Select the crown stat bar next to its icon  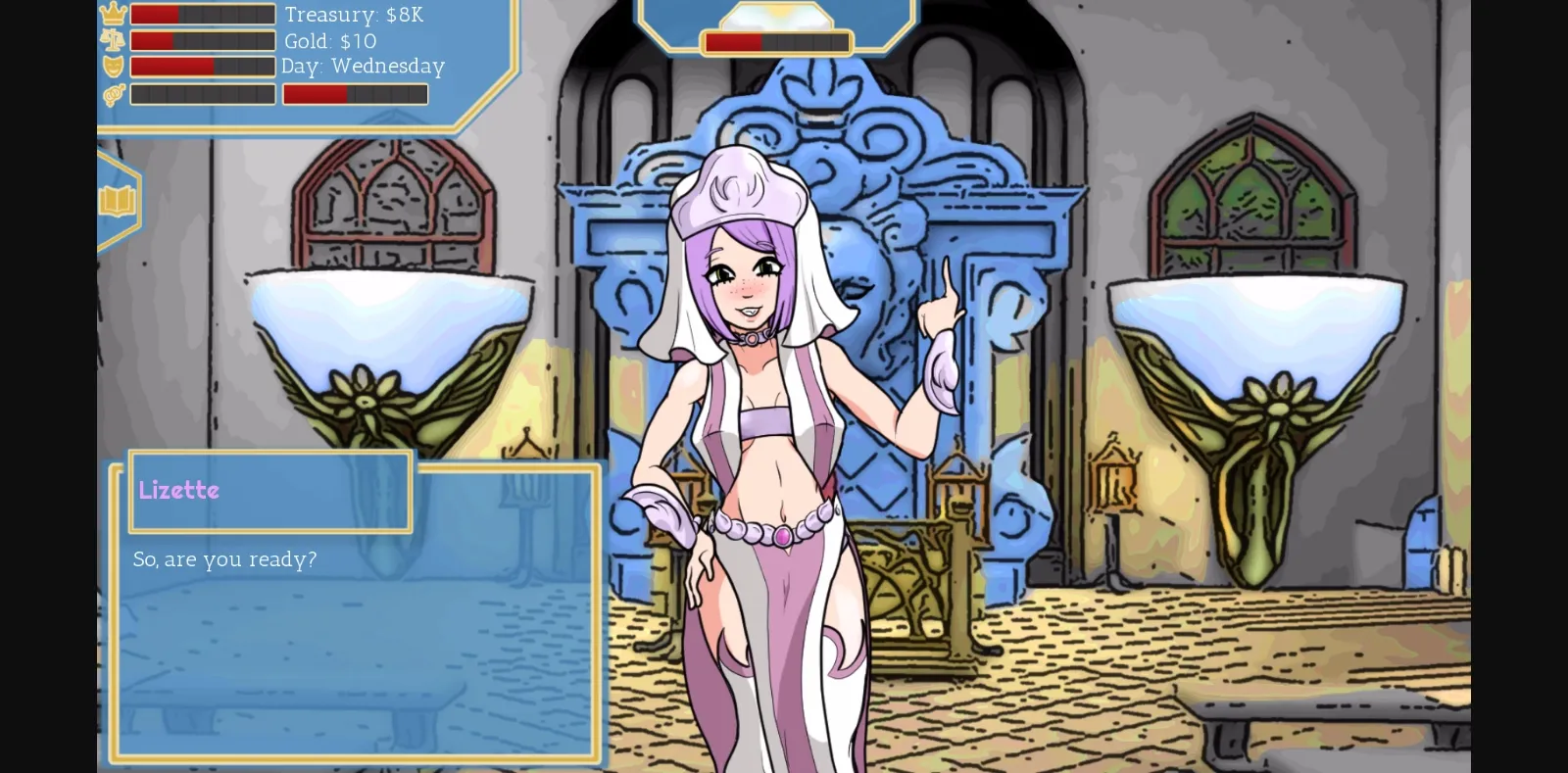(202, 14)
